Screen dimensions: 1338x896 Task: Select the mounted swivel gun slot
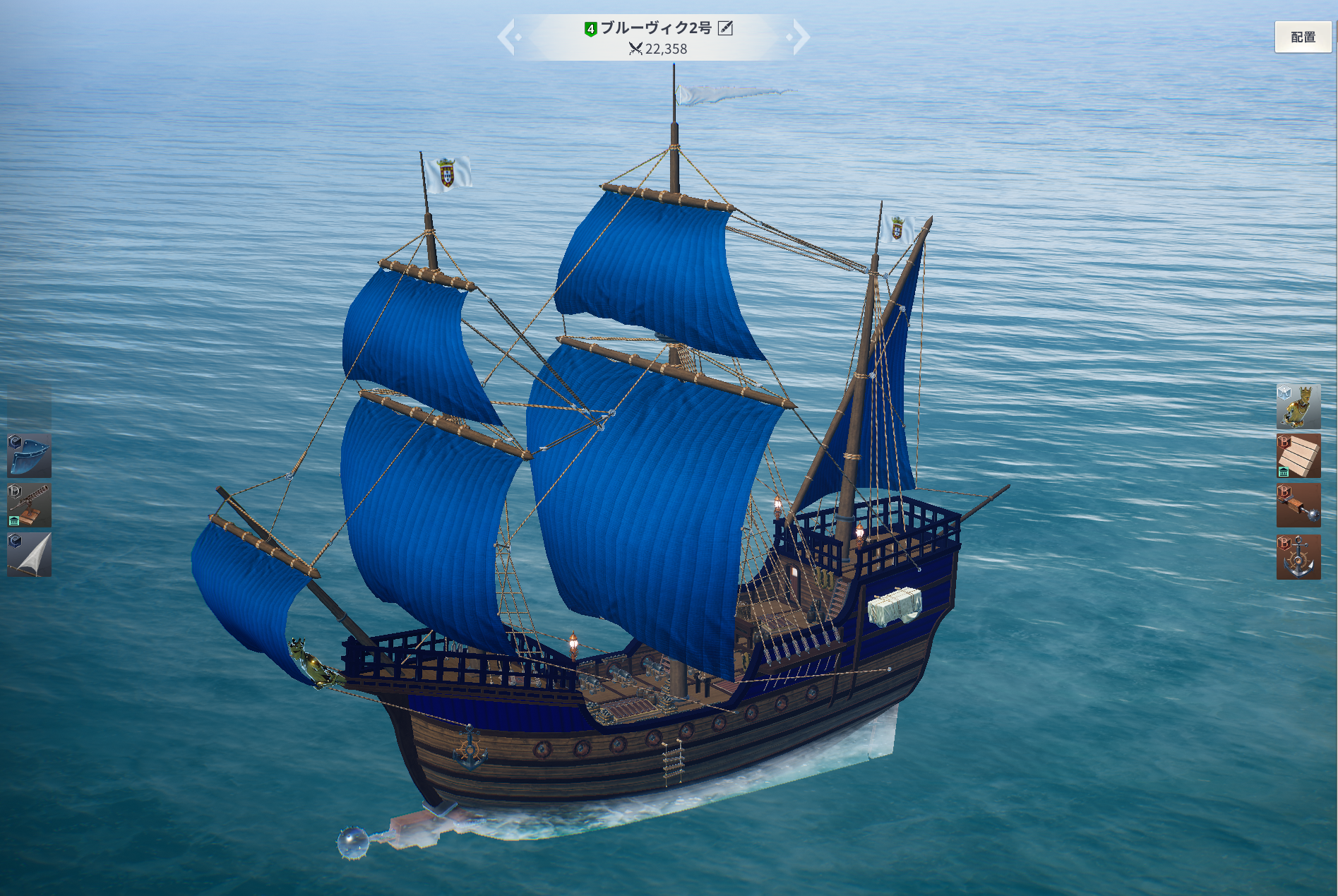pos(30,506)
